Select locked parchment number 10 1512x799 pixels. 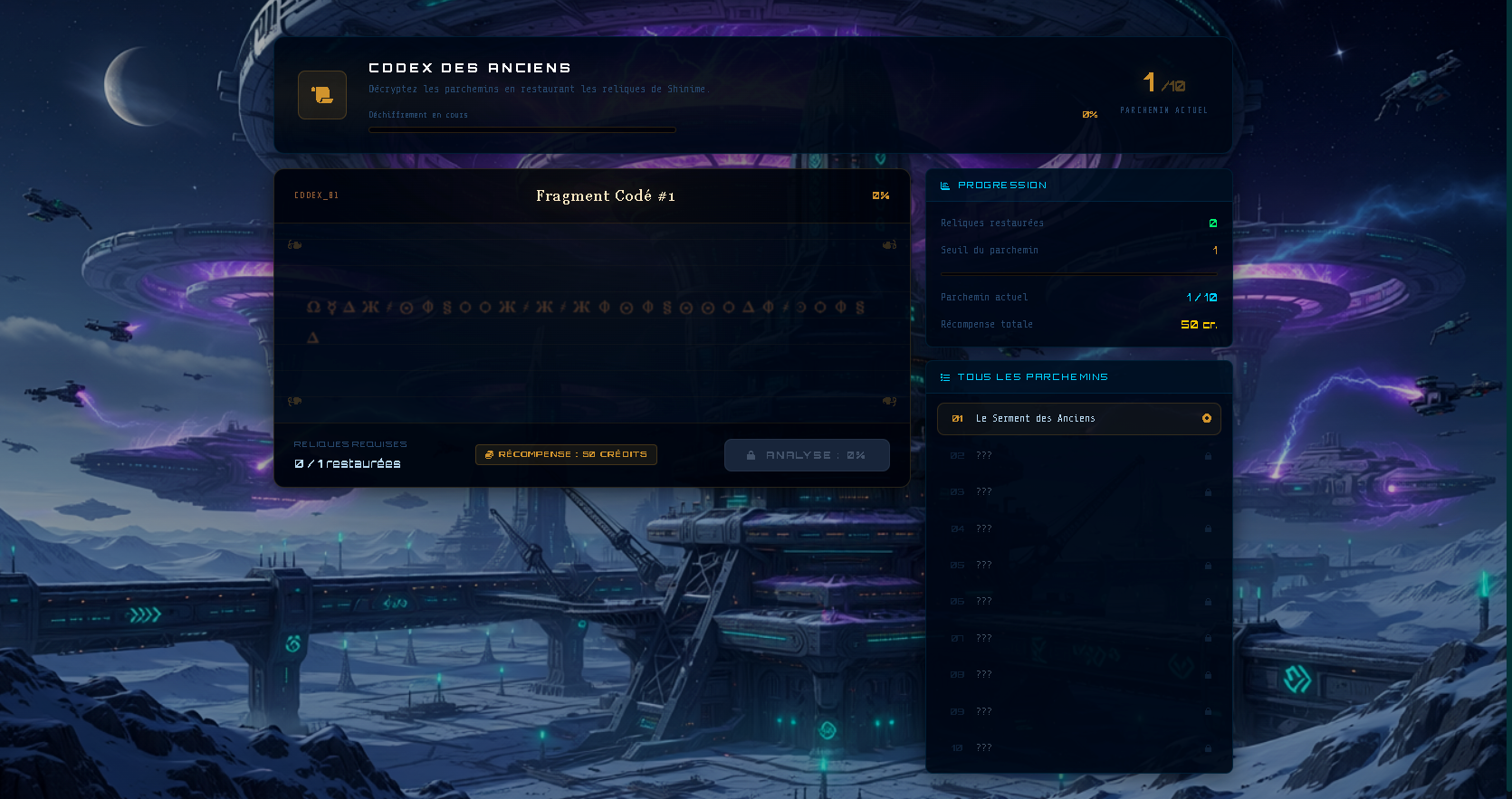pyautogui.click(x=1078, y=748)
